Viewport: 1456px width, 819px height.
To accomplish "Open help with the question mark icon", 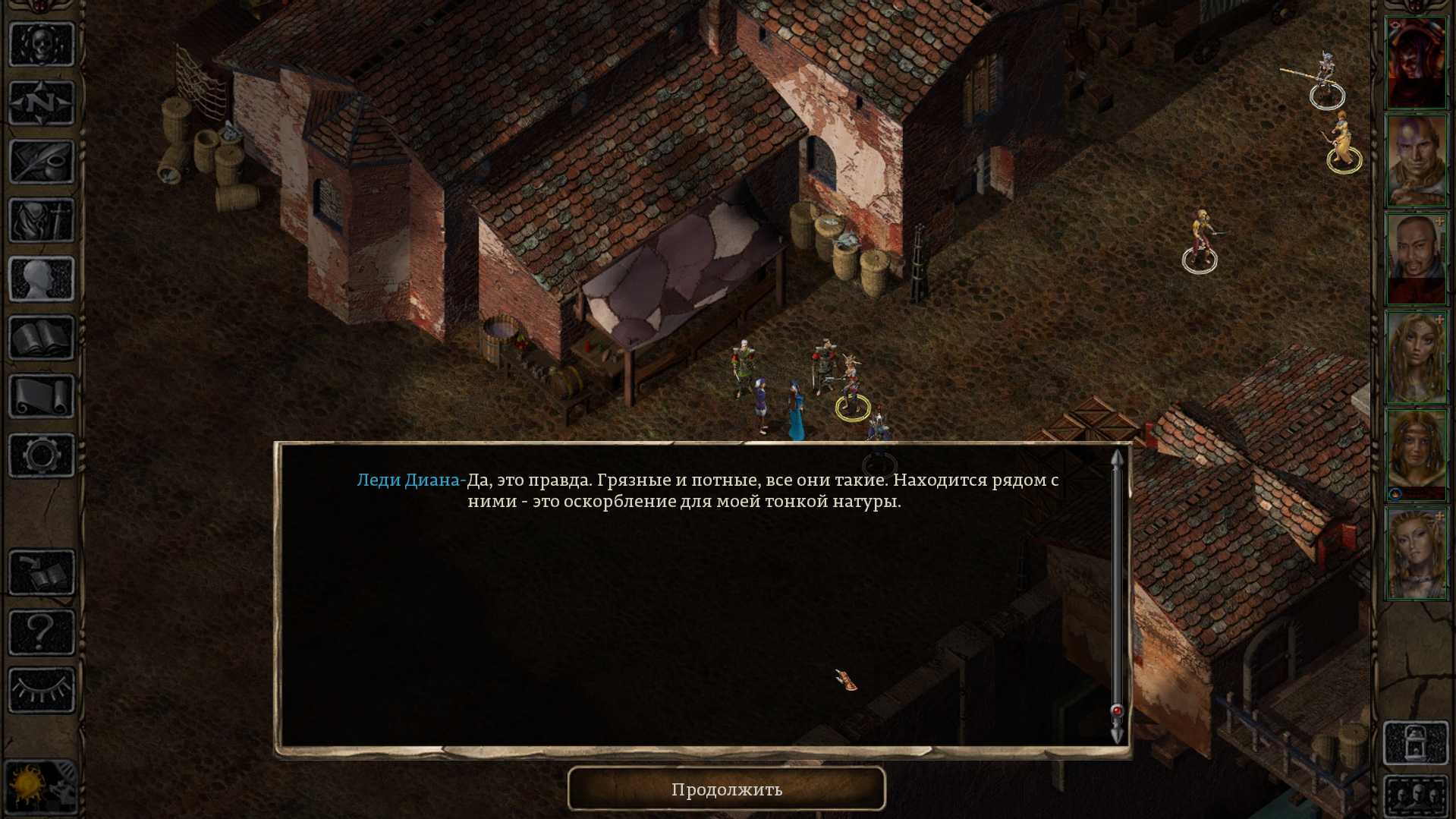I will pos(42,631).
